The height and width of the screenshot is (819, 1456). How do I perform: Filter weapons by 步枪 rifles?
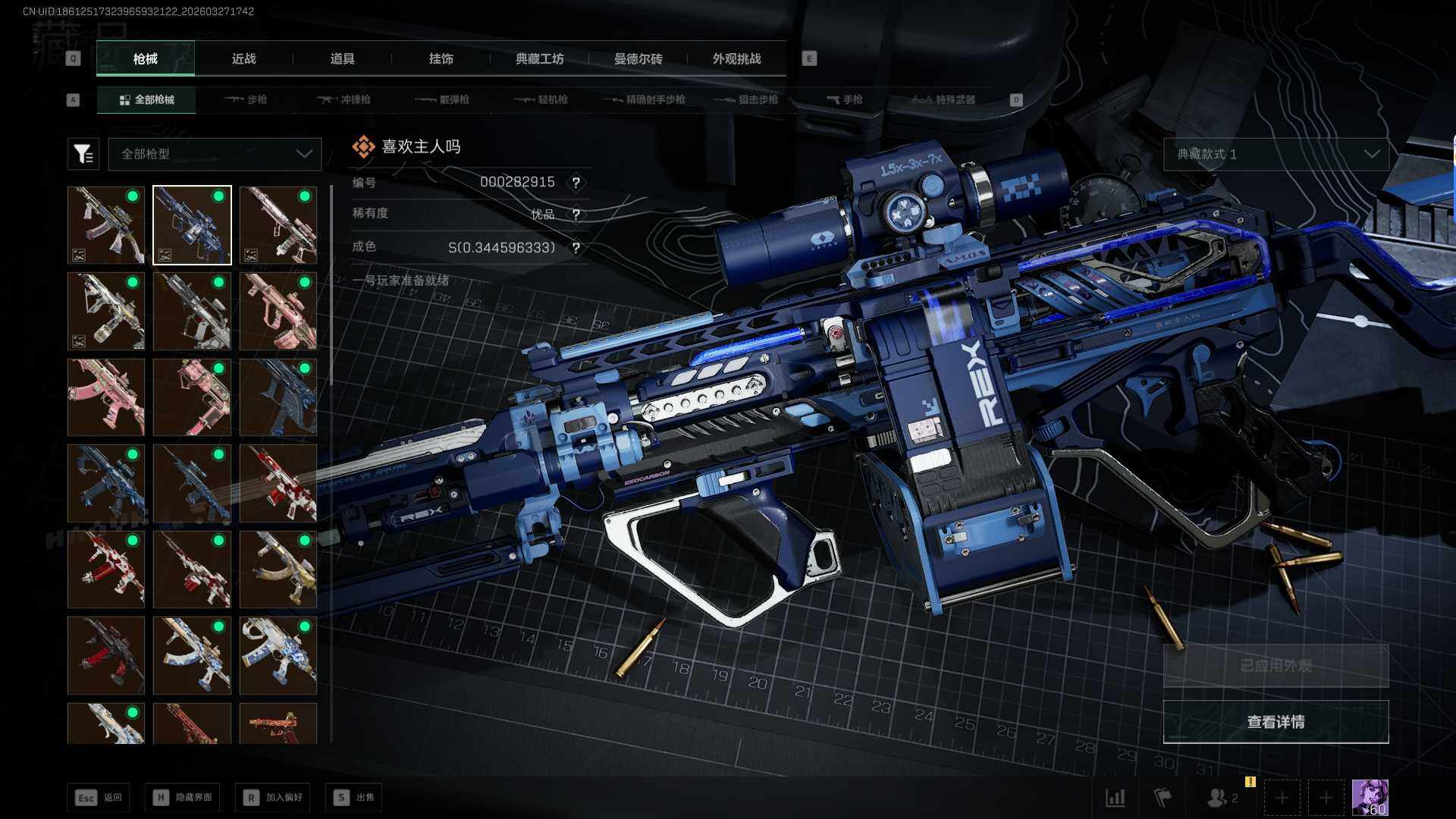point(246,99)
